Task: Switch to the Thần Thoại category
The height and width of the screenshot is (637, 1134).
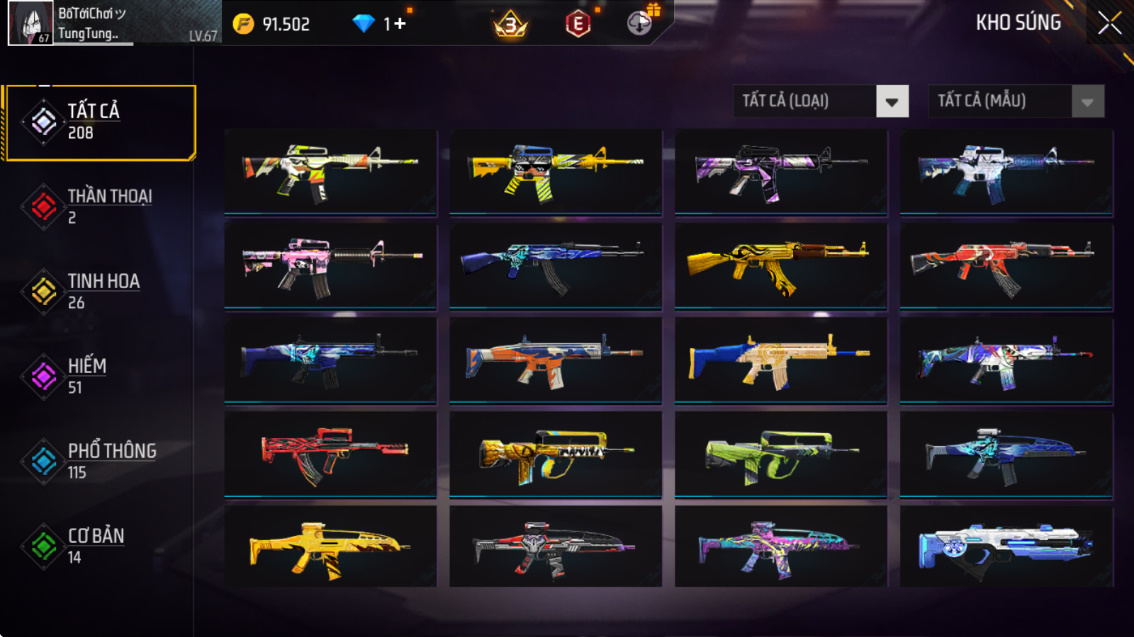Action: (98, 206)
